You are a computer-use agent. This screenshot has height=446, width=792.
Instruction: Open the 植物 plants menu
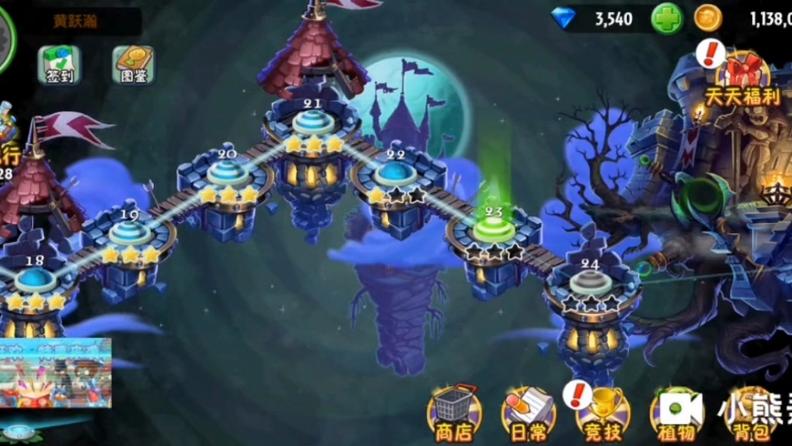[x=675, y=411]
